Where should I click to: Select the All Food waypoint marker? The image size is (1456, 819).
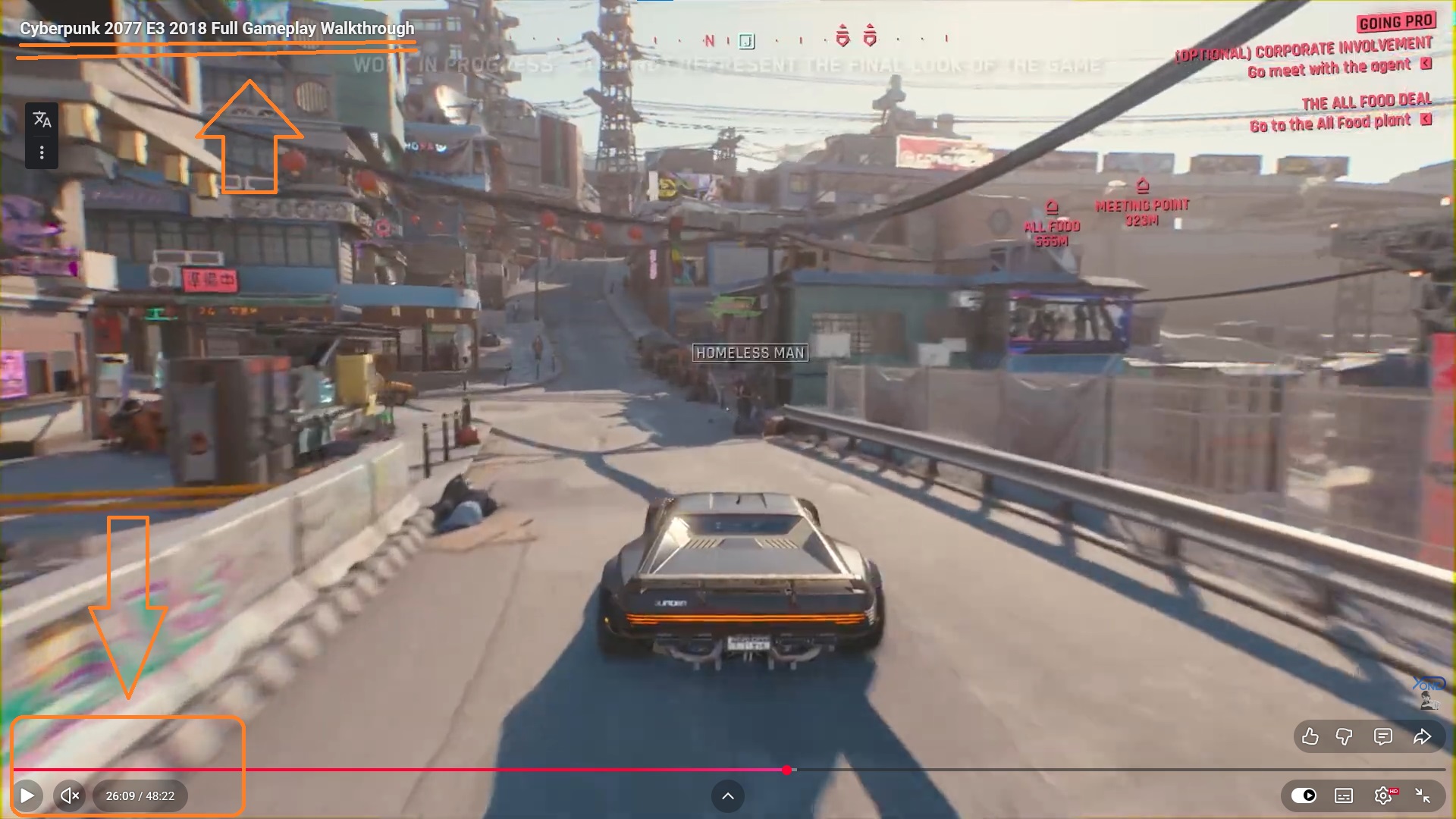click(1051, 208)
